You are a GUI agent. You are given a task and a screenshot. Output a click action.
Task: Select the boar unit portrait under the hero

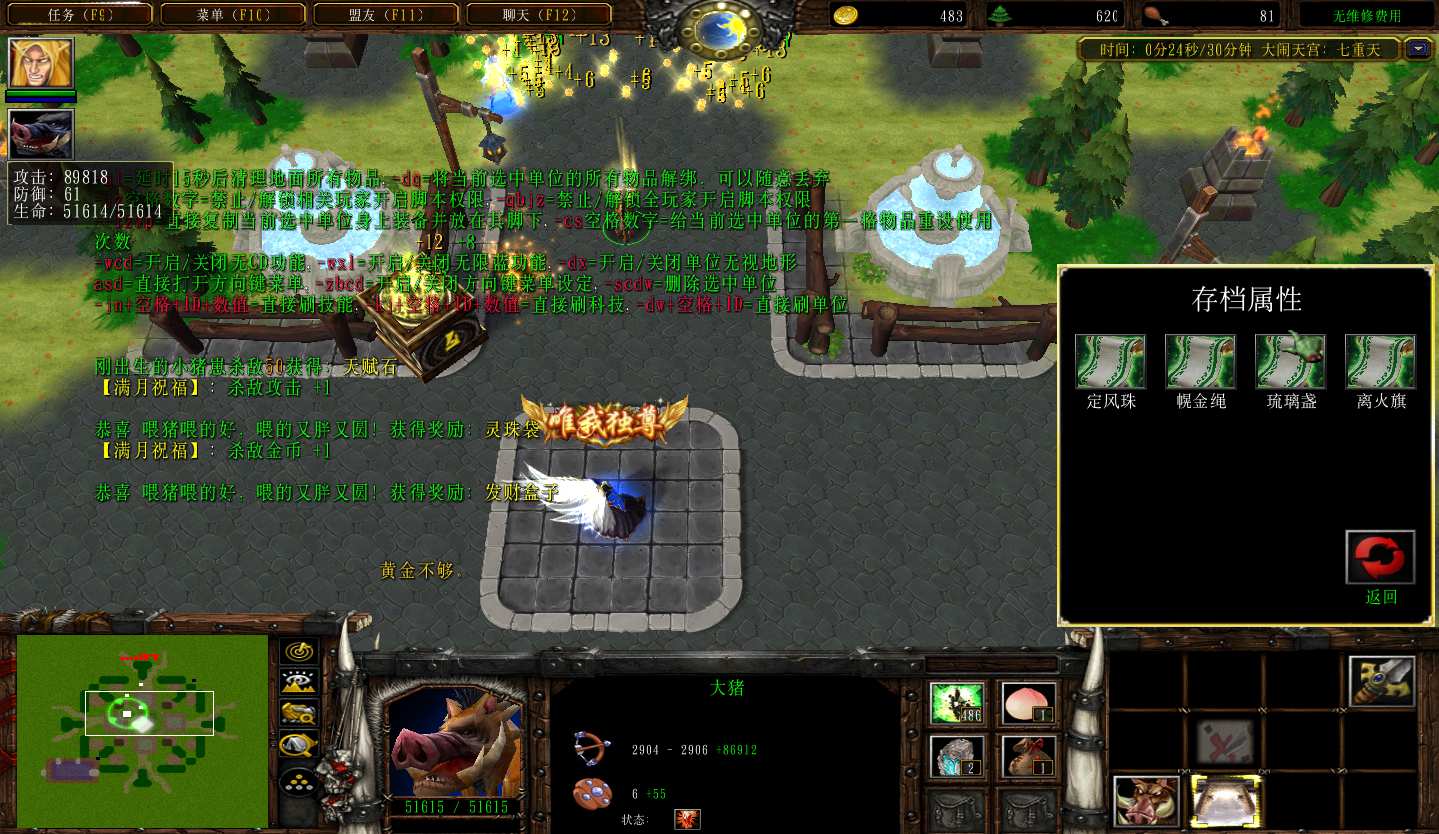[41, 134]
